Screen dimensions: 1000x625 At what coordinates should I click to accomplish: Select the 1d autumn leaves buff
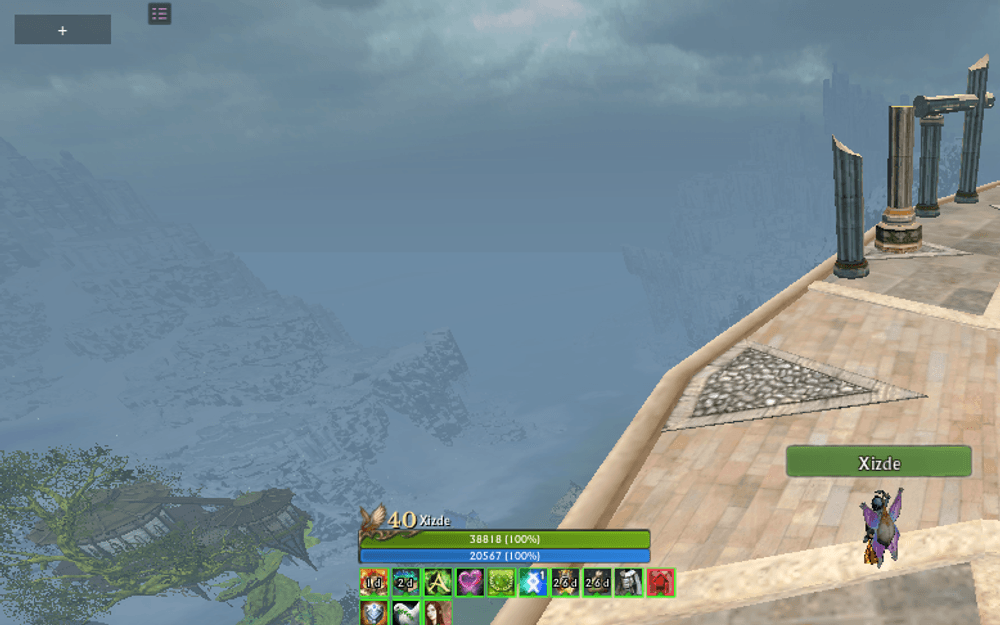(x=374, y=582)
